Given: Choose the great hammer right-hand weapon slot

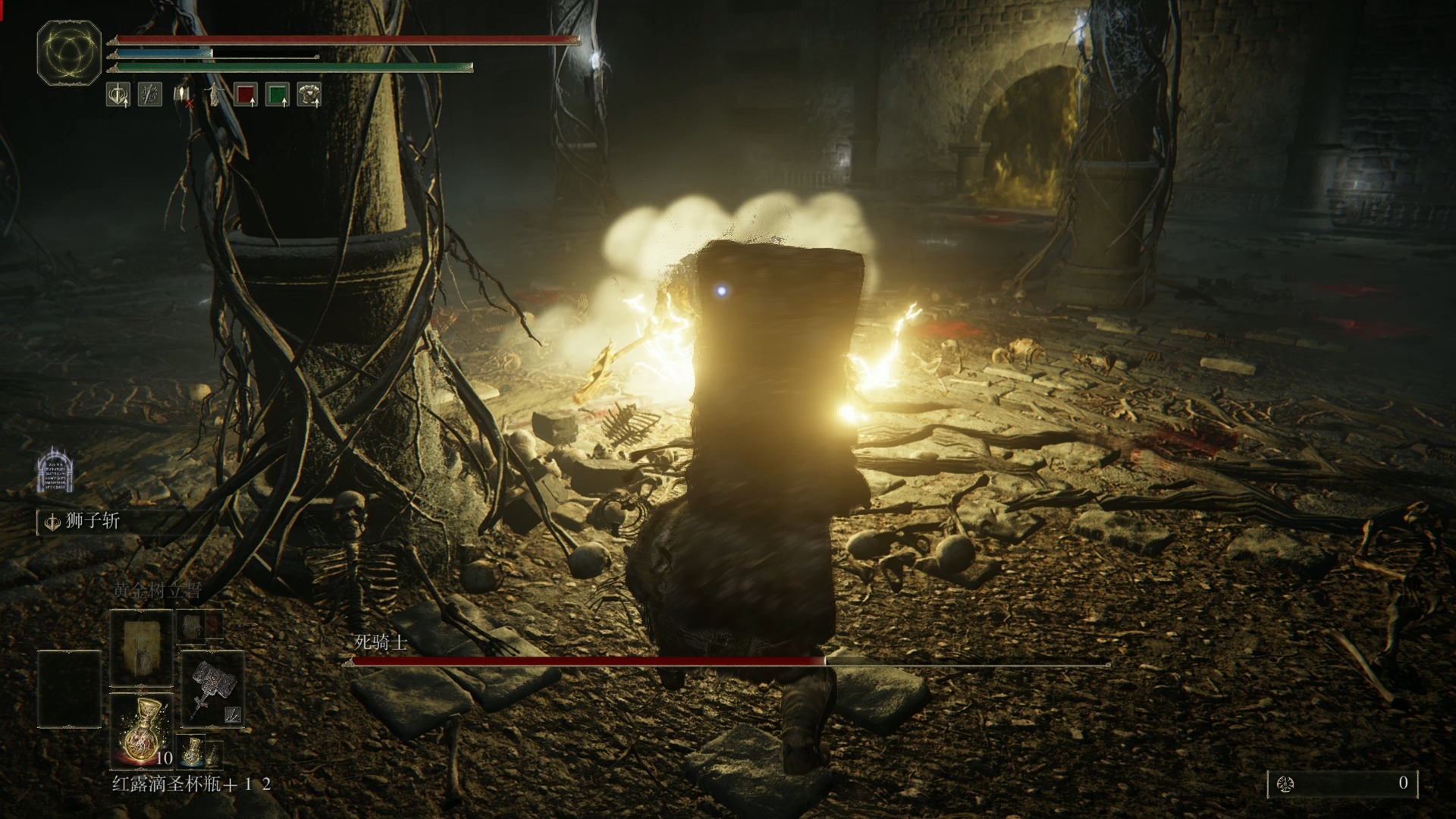Looking at the screenshot, I should point(212,689).
